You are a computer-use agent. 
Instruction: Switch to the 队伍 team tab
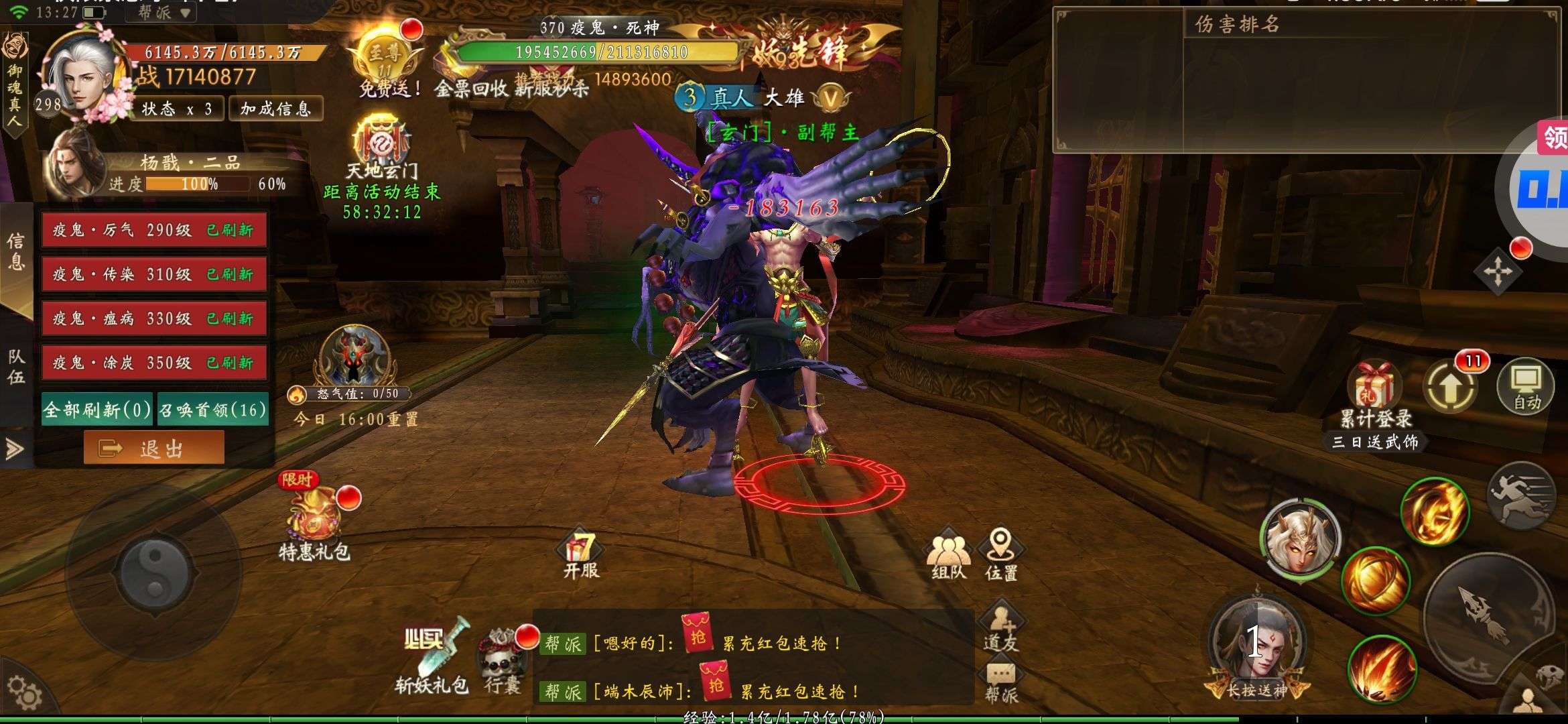16,366
